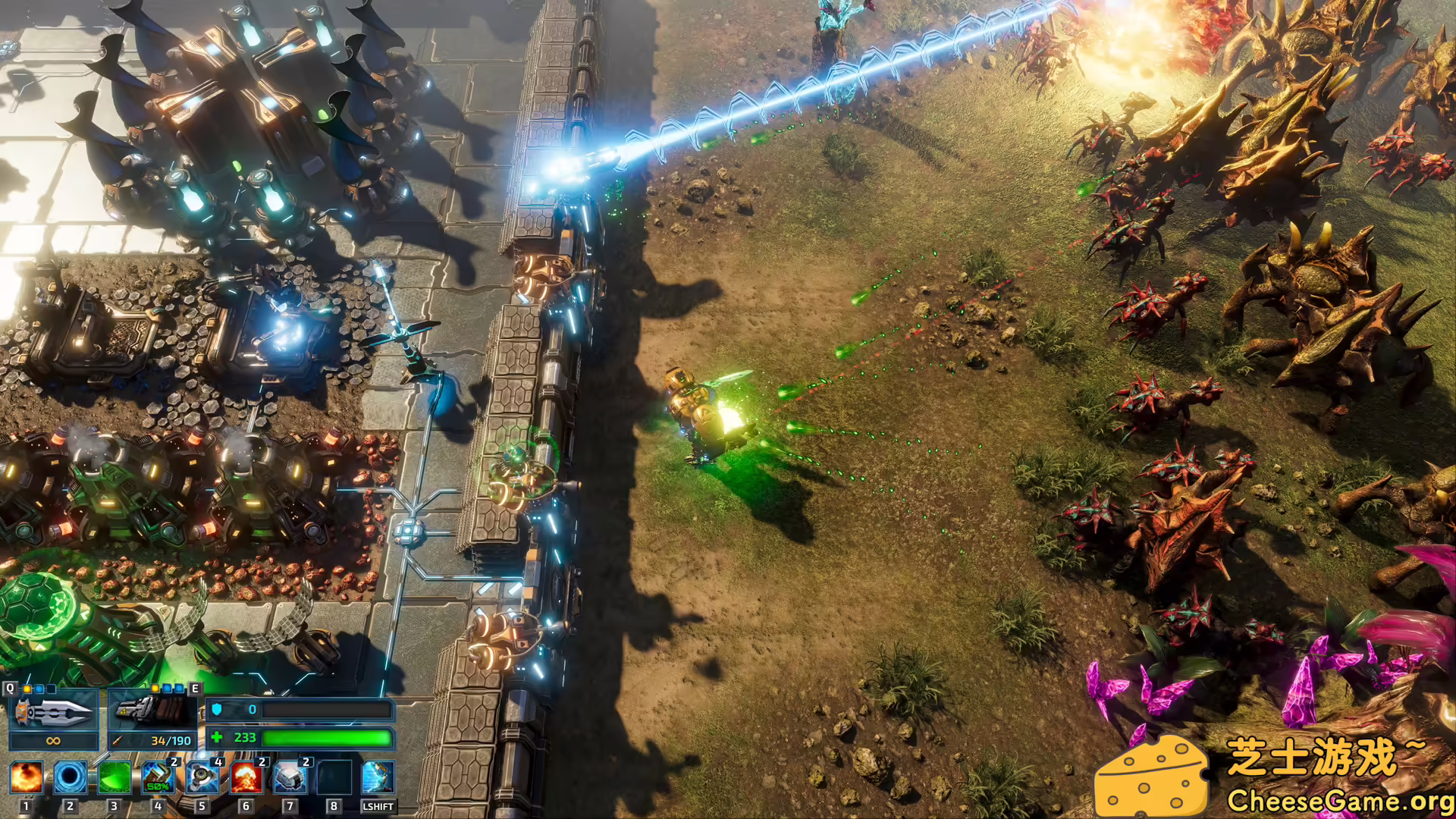
Task: Select the 50% charged turret ability in slot 4
Action: [x=158, y=780]
